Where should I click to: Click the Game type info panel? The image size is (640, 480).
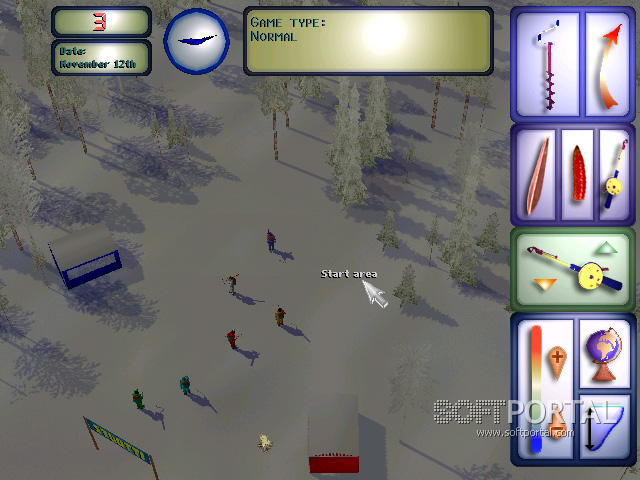pos(367,41)
